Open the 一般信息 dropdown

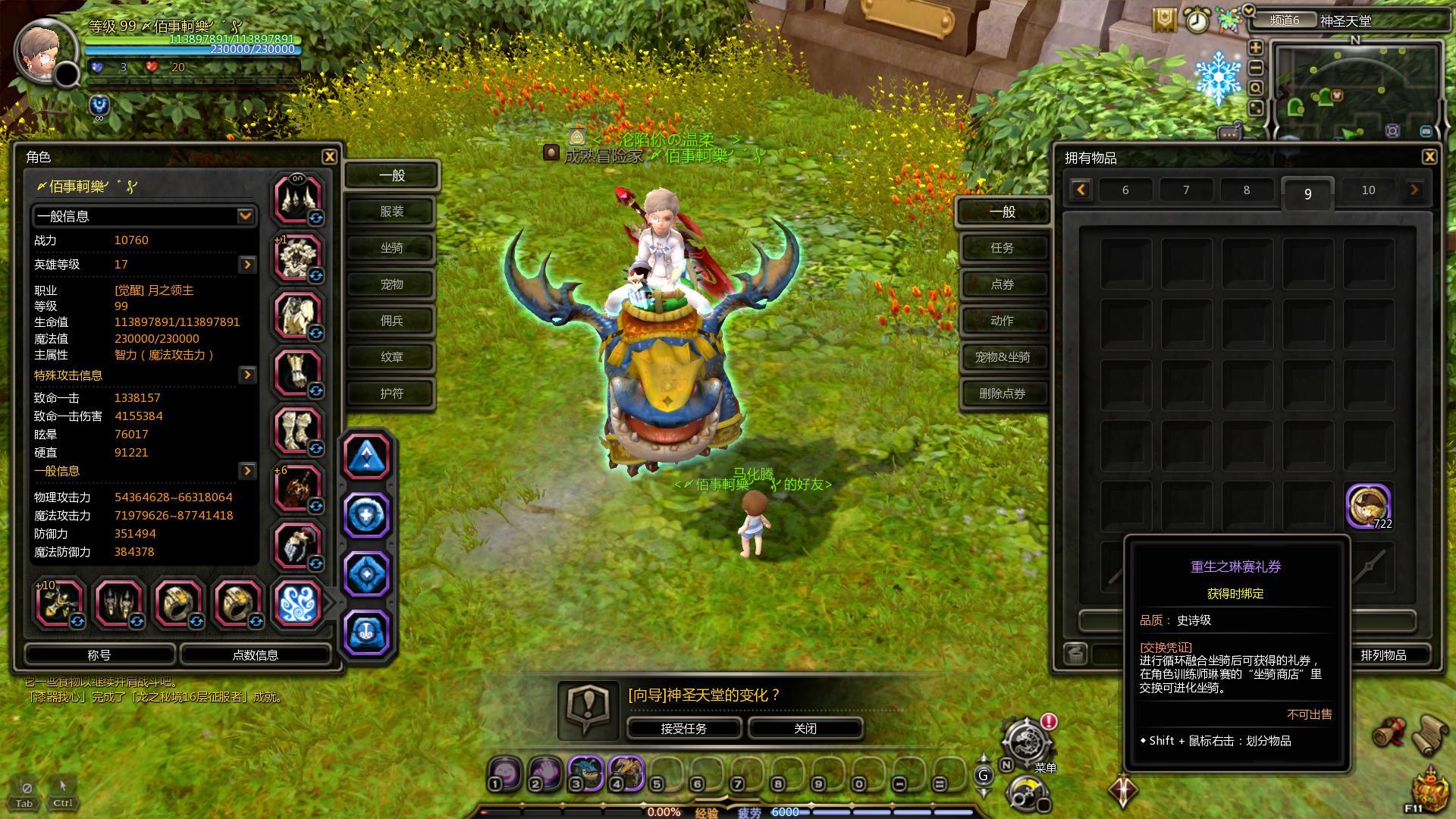pyautogui.click(x=245, y=216)
